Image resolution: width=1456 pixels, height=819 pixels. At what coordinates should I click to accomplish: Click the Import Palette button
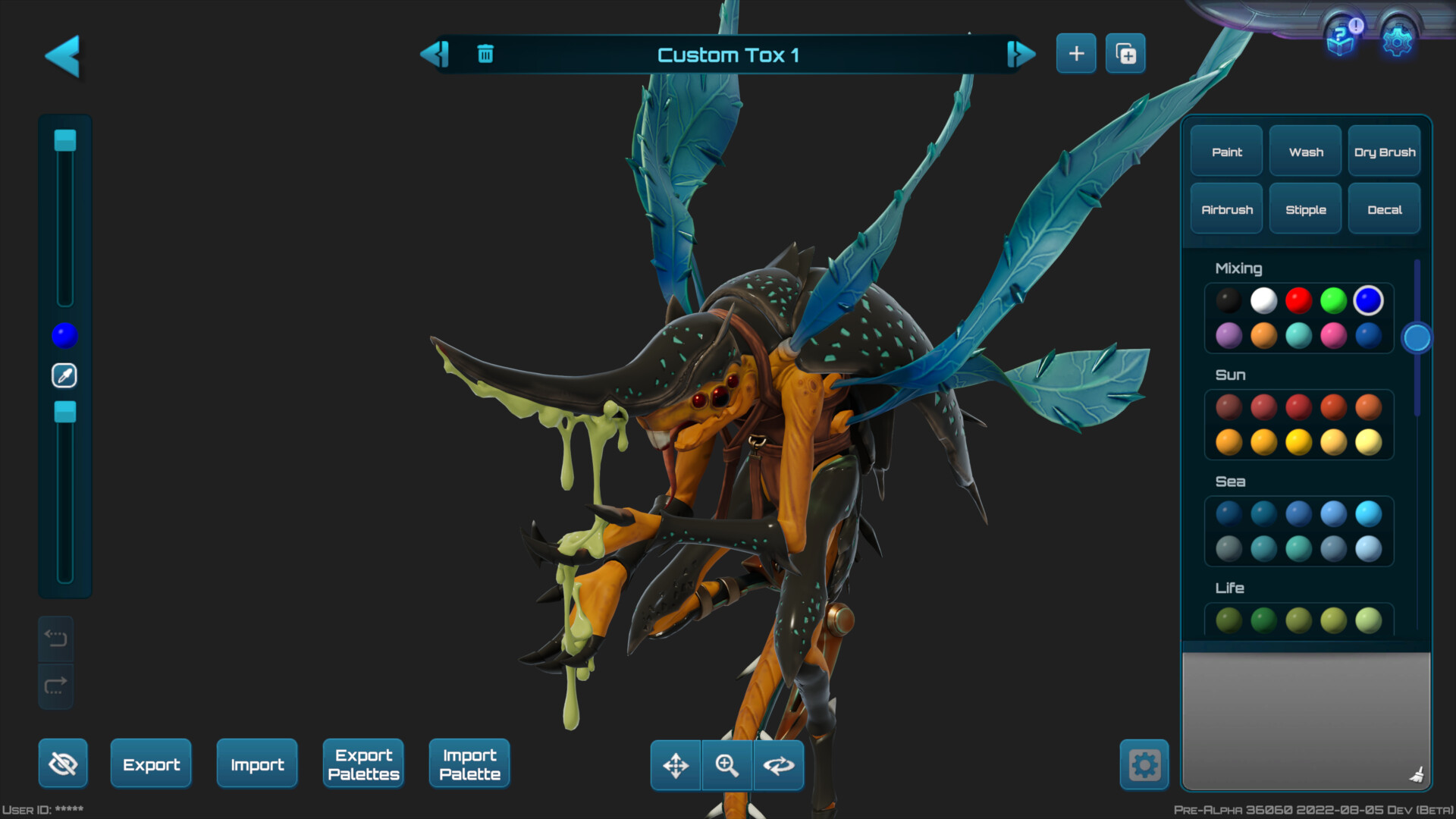click(x=469, y=764)
